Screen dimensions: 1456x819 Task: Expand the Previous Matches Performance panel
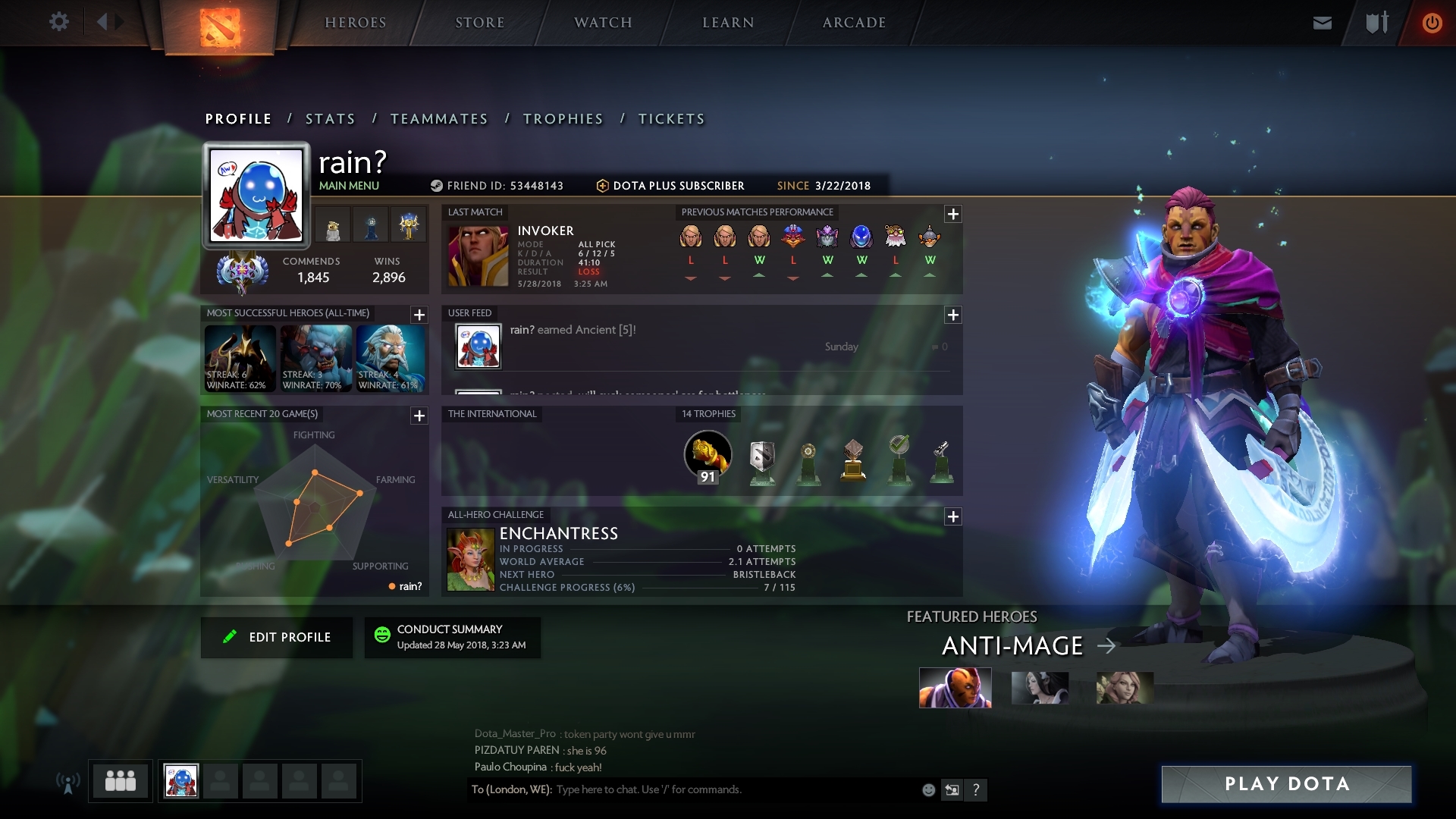[953, 215]
